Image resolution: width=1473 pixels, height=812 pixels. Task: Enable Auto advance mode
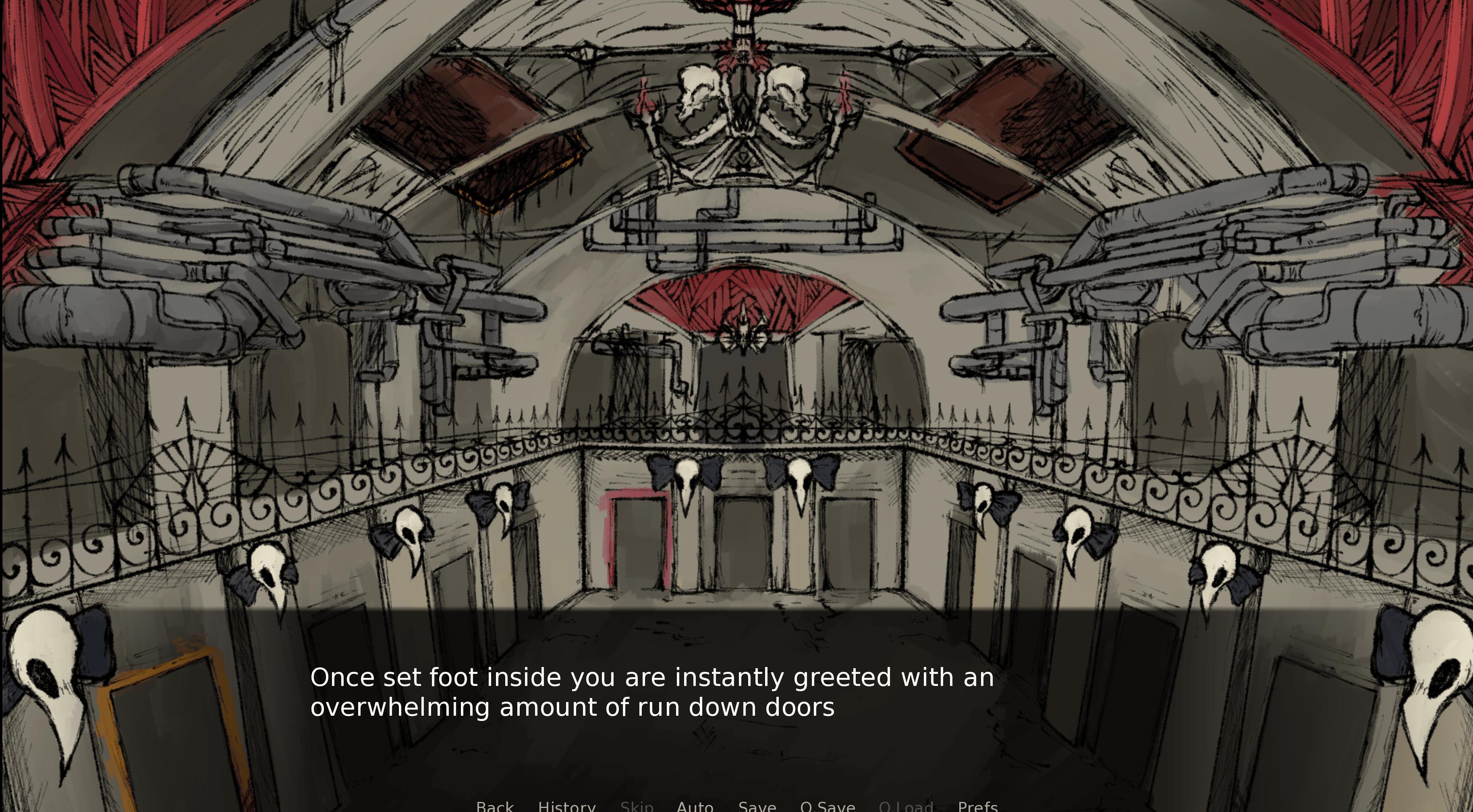[695, 806]
